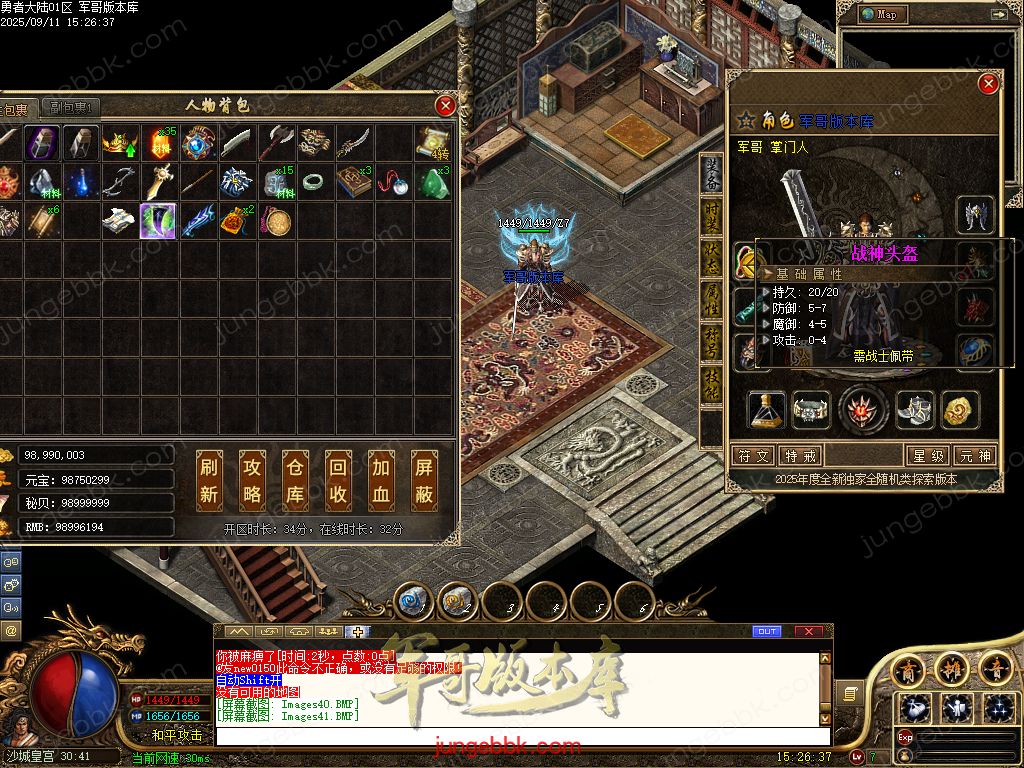Image resolution: width=1024 pixels, height=768 pixels.
Task: Click the OUT button on chat bar
Action: point(767,631)
